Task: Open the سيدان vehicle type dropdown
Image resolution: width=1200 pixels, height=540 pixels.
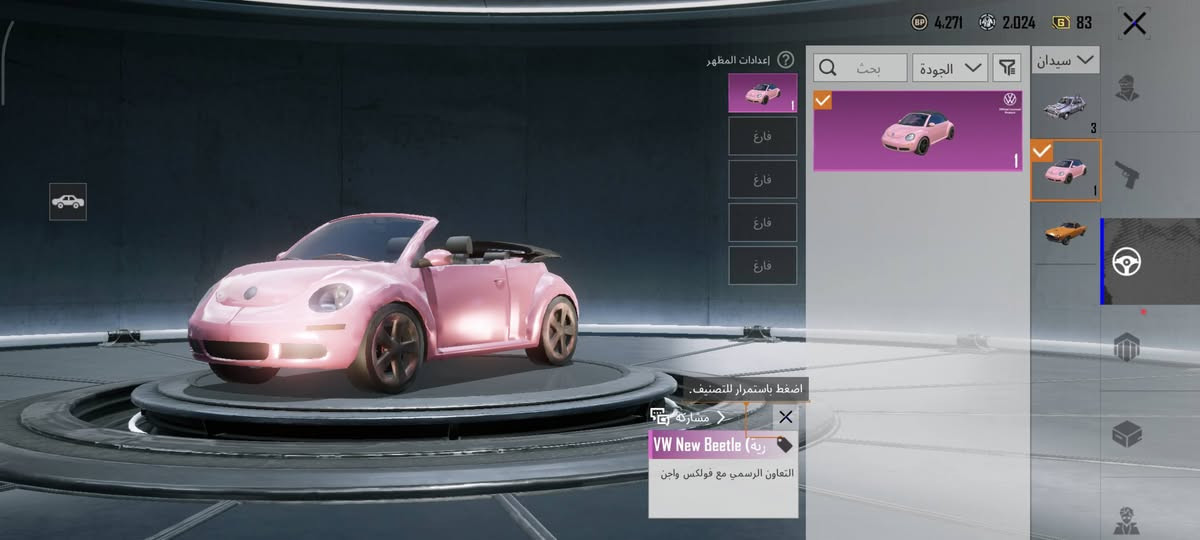Action: click(x=1066, y=61)
